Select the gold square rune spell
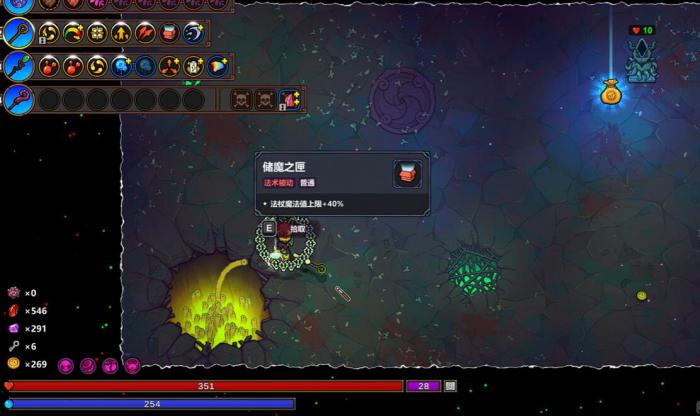The image size is (700, 416). coord(97,34)
